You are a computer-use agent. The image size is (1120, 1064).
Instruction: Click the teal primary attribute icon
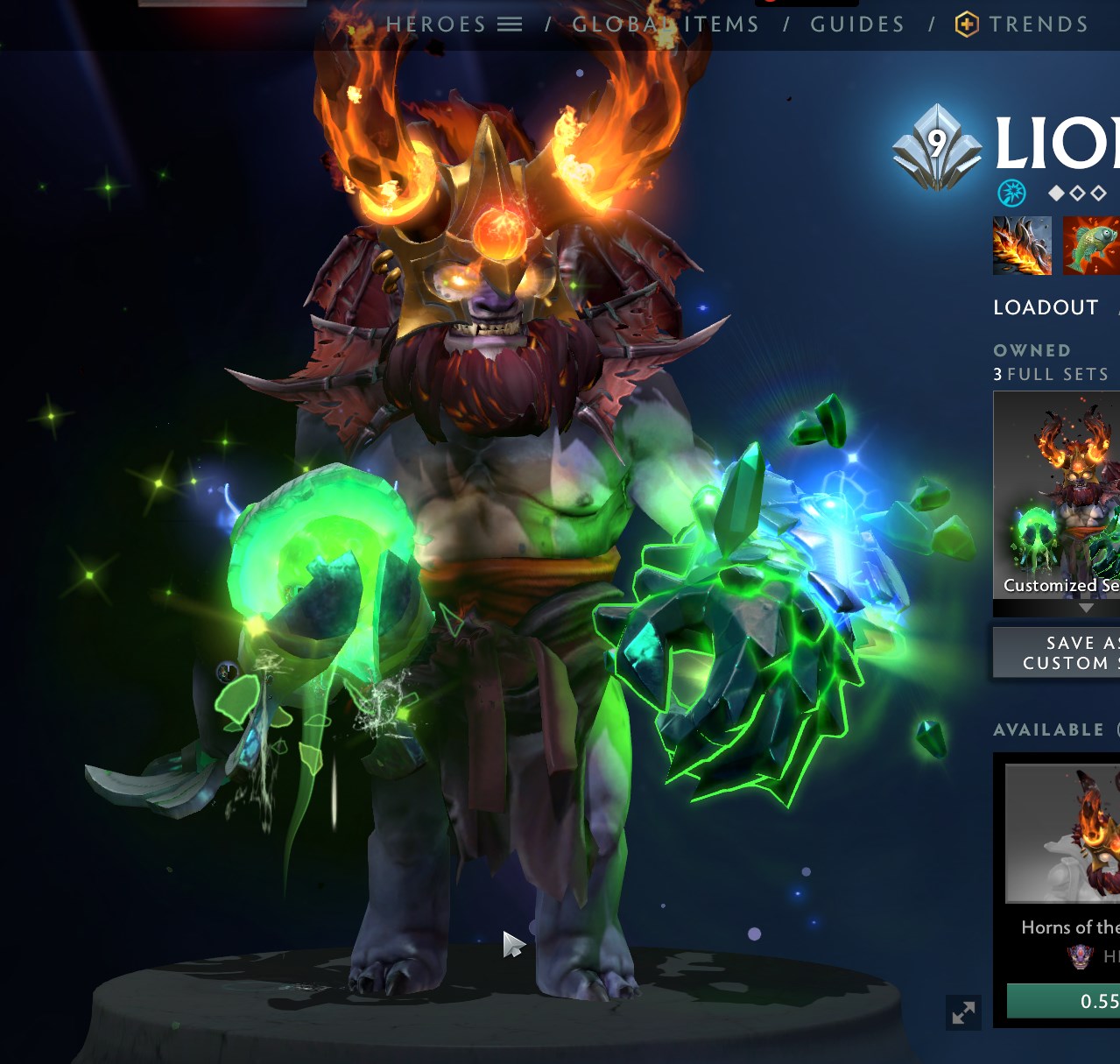pyautogui.click(x=1011, y=192)
